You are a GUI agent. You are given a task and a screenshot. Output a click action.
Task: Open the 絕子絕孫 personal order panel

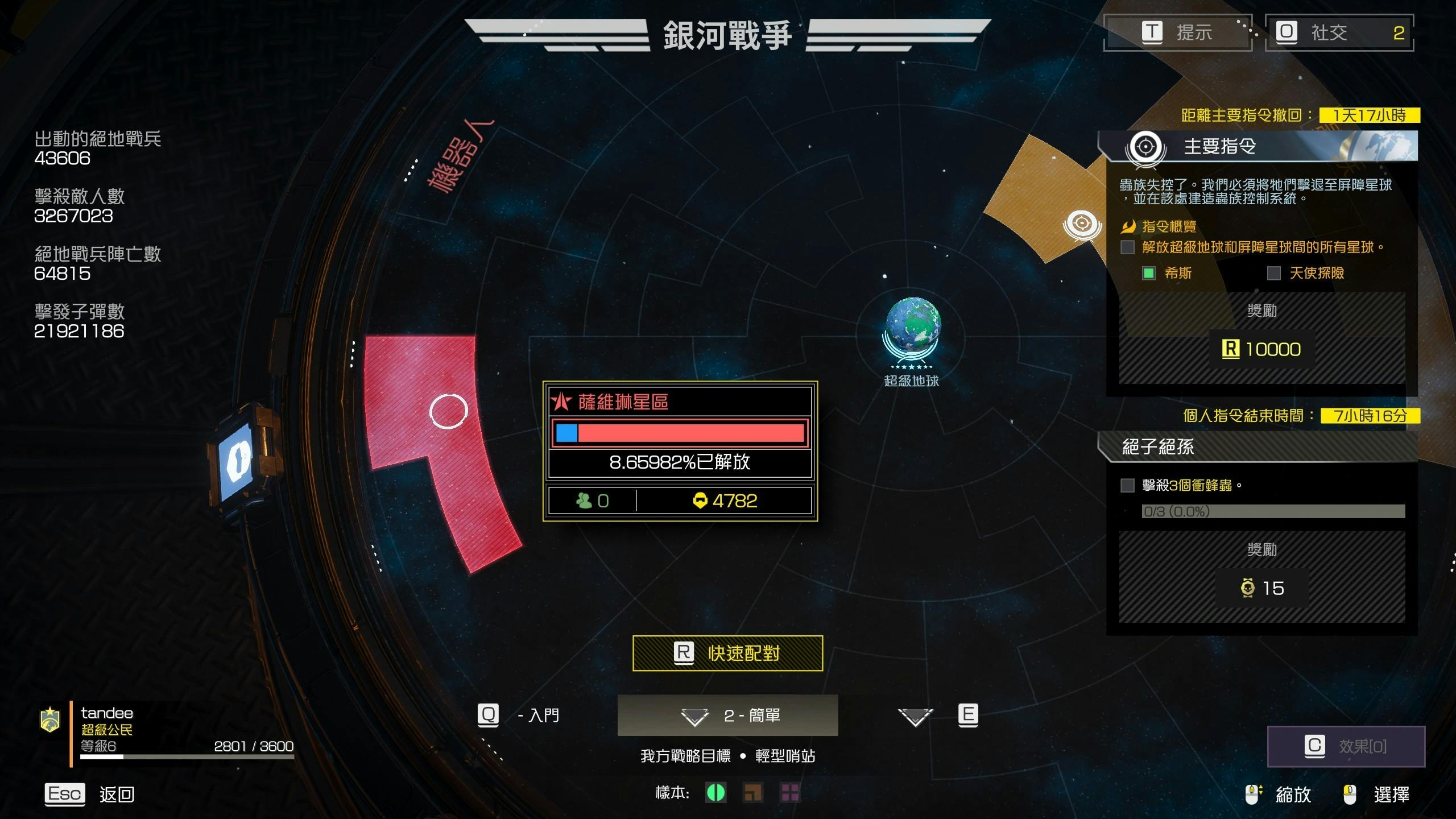[1257, 447]
